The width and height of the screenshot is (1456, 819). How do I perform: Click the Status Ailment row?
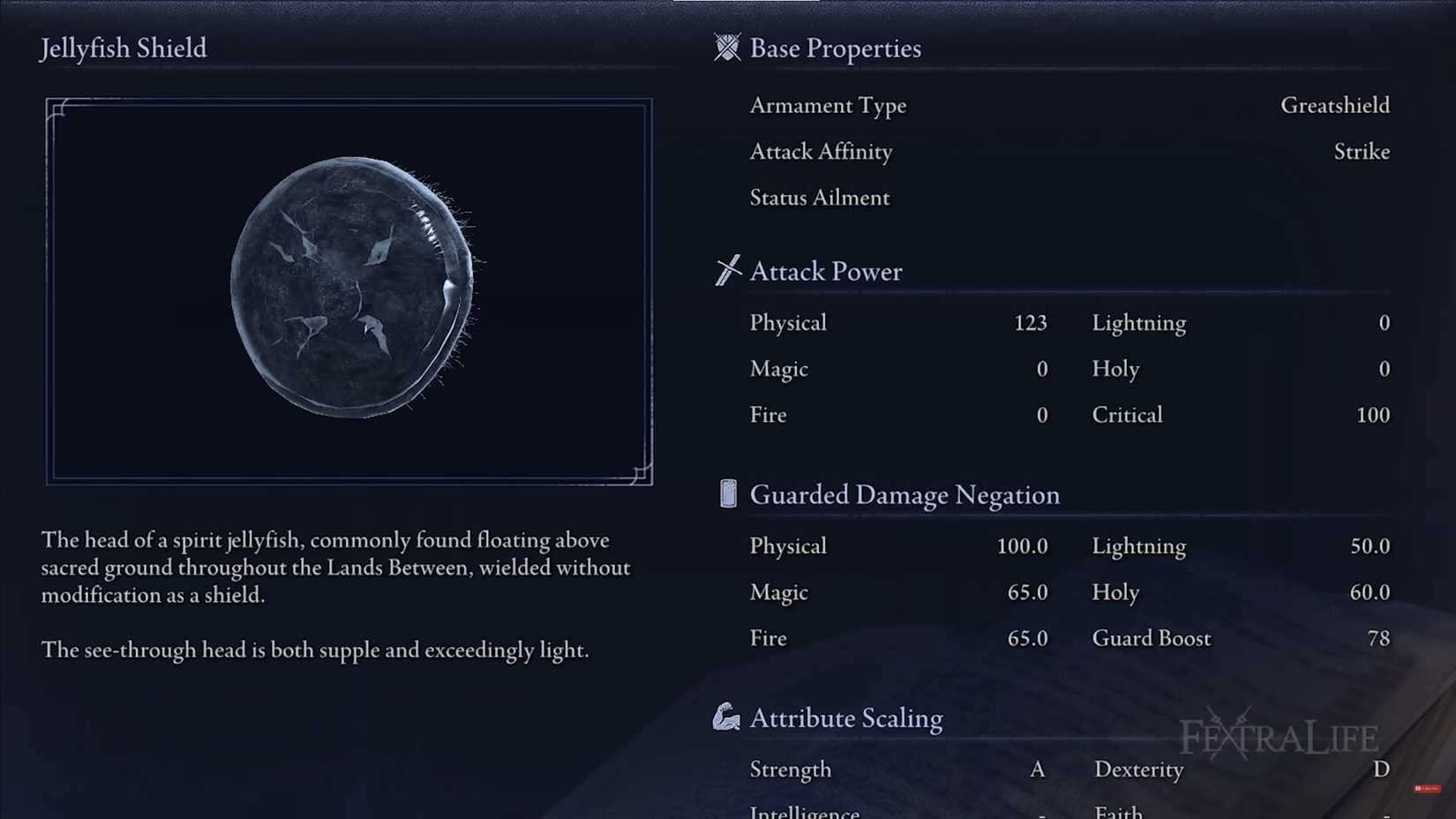pyautogui.click(x=819, y=198)
